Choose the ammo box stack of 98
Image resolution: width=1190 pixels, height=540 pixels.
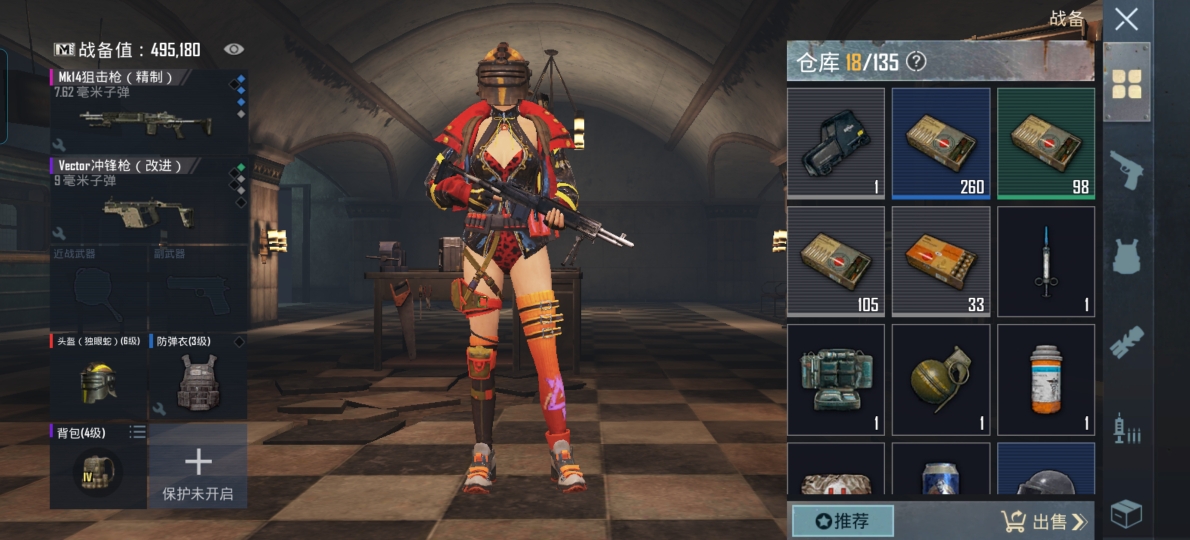point(1045,142)
